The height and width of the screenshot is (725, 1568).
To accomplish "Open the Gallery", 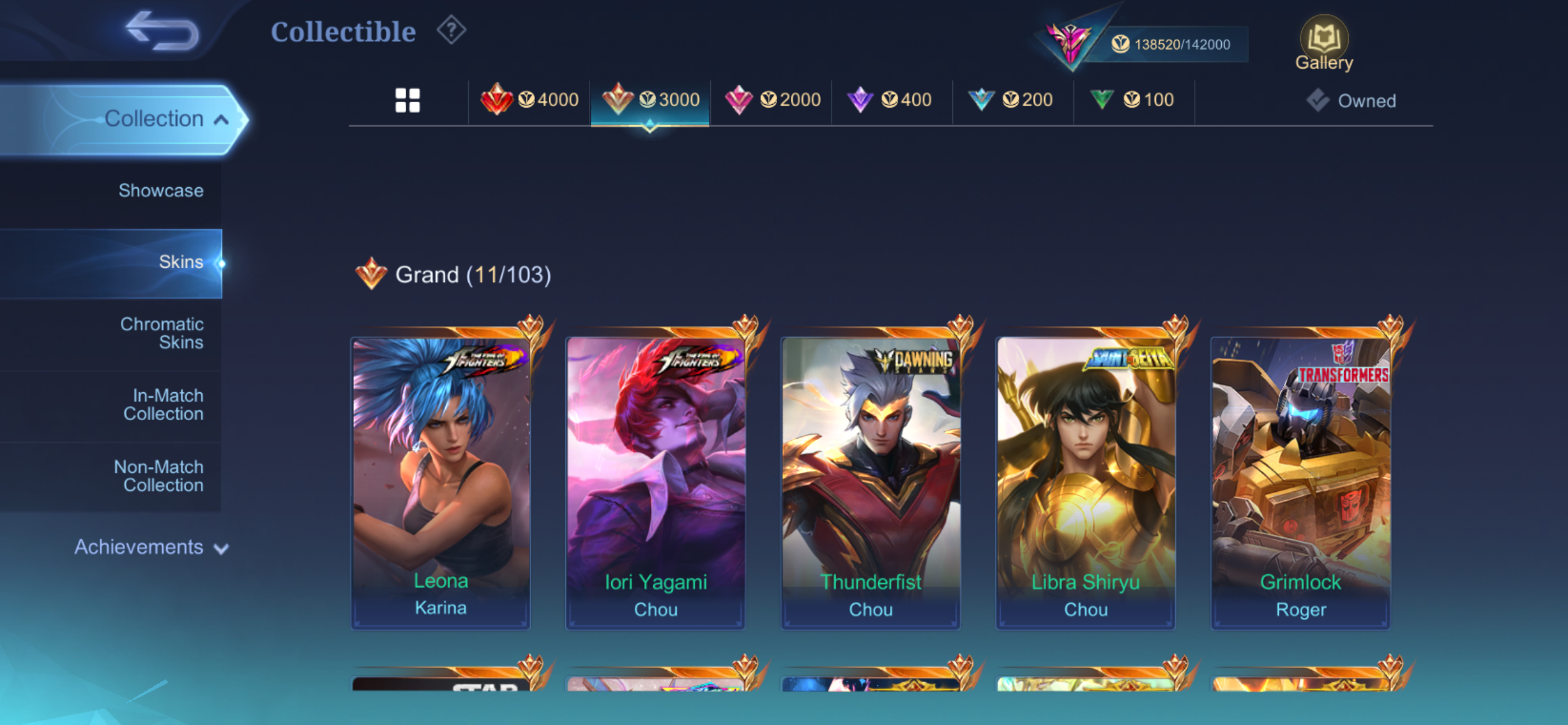I will coord(1324,43).
